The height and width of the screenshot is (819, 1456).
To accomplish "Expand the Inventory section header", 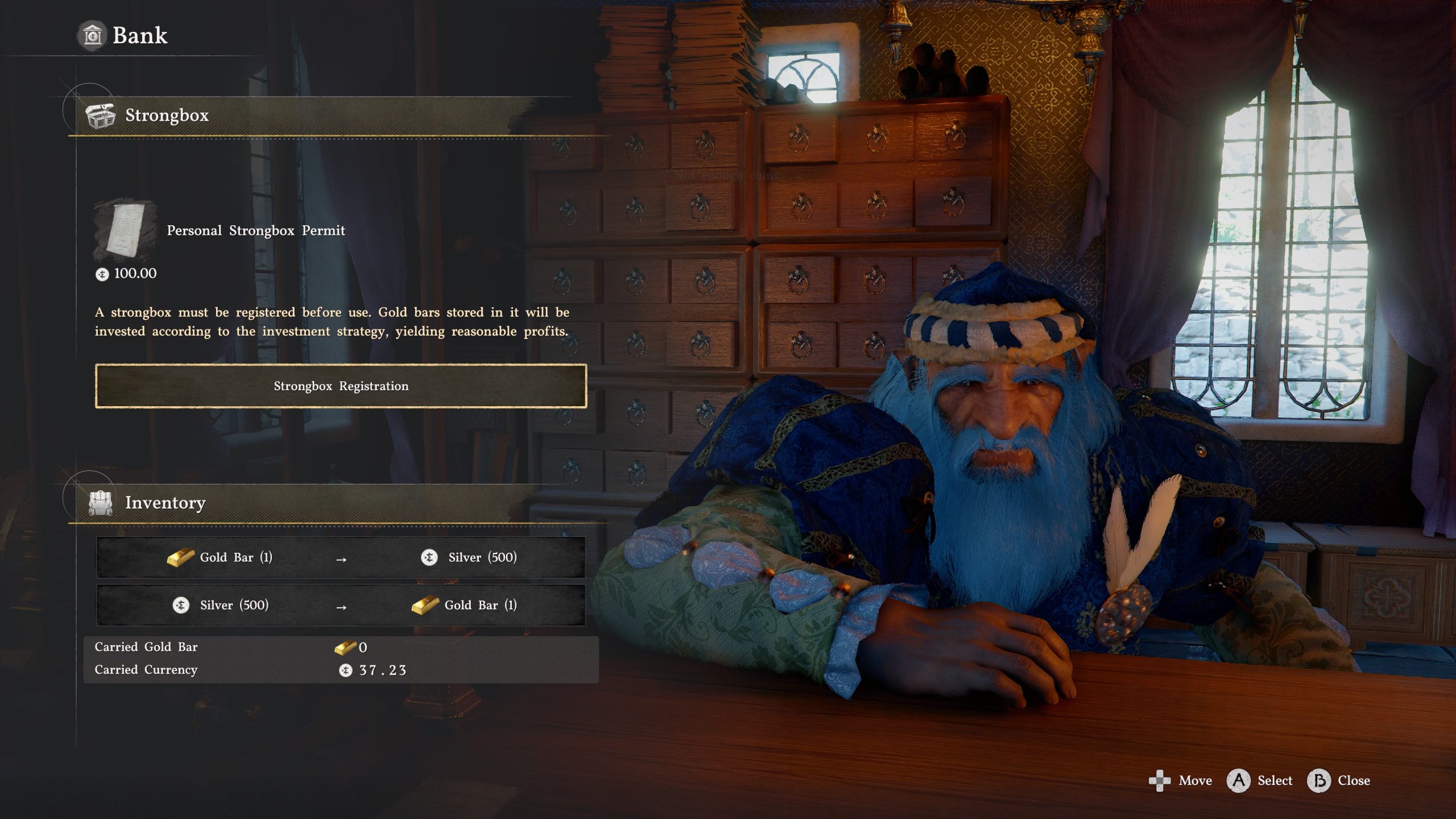I will coord(165,503).
